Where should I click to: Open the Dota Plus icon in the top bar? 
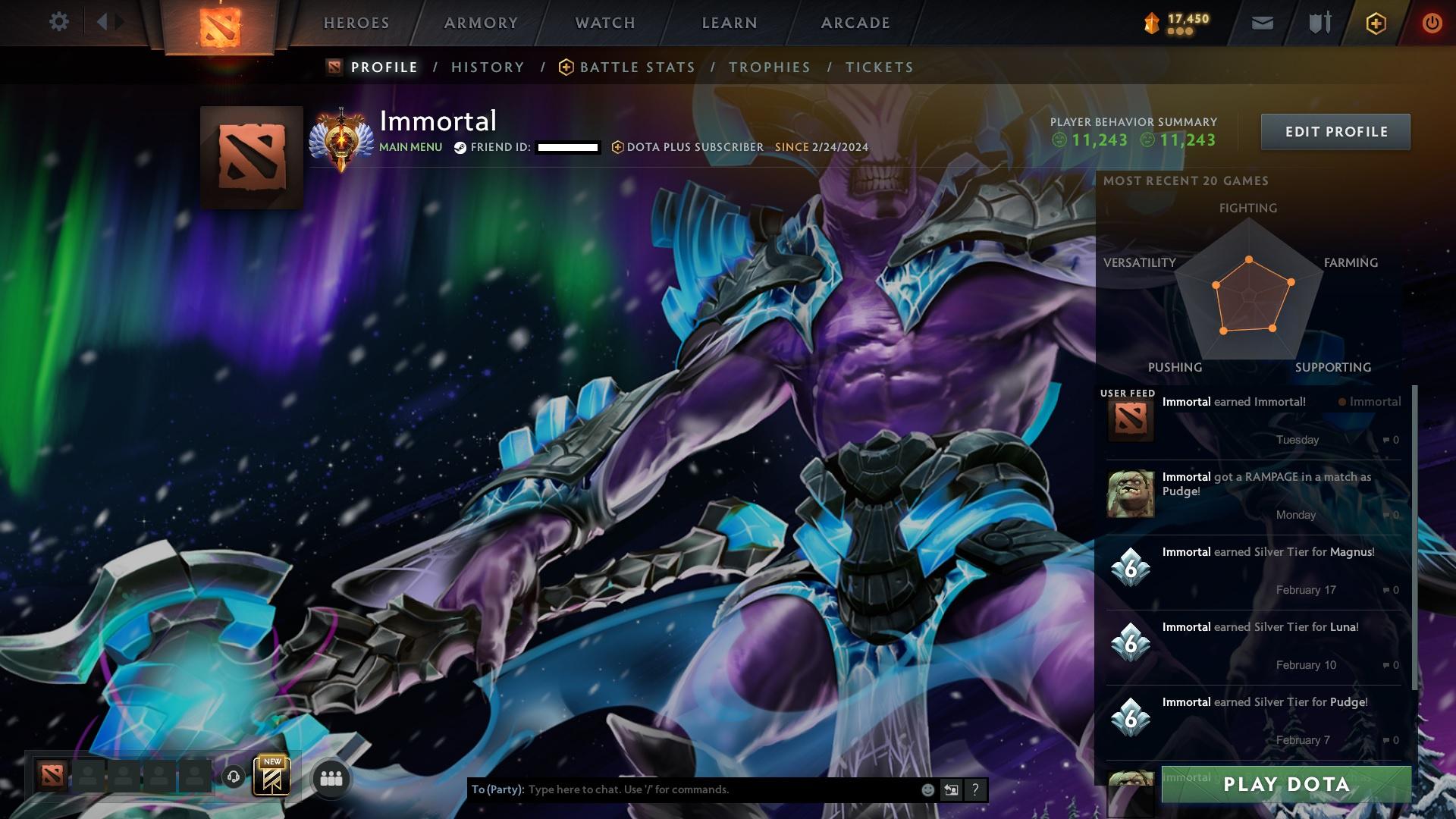pos(1376,23)
